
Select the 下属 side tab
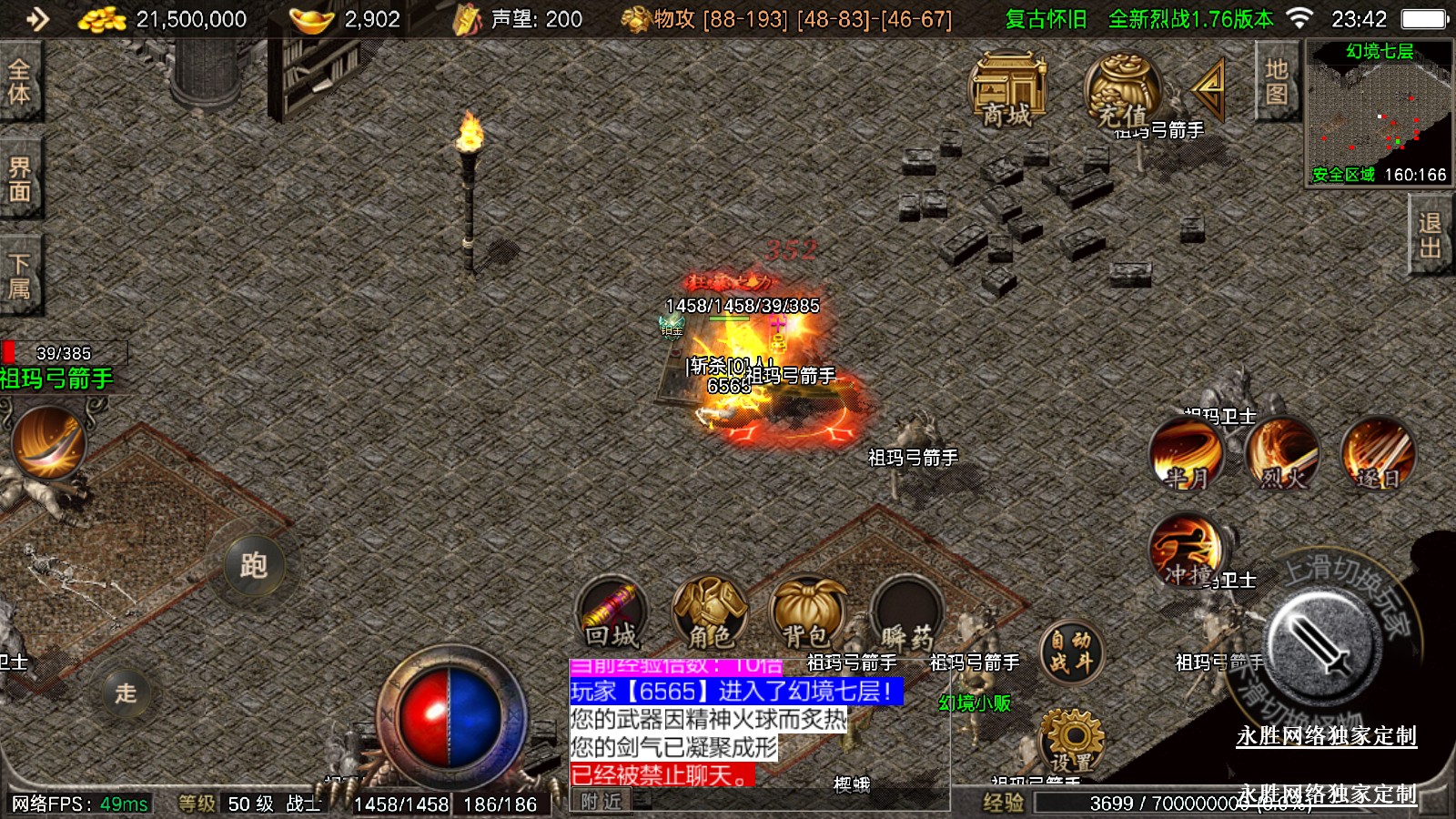click(x=19, y=276)
